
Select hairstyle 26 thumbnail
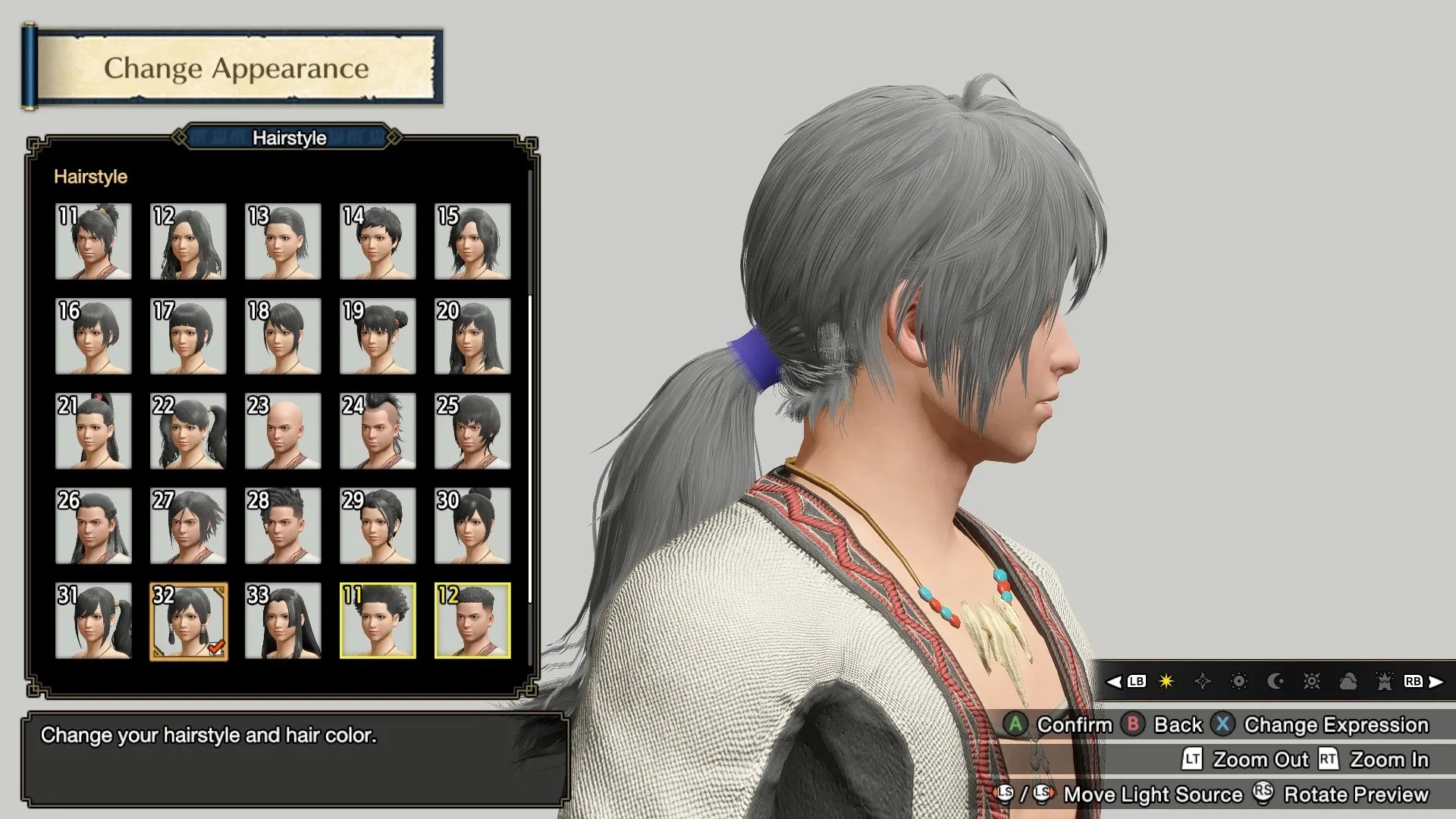point(93,526)
